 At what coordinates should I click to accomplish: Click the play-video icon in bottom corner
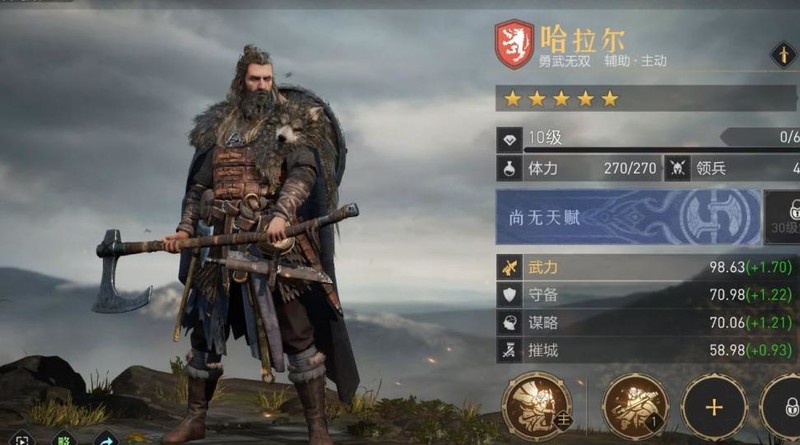tap(20, 438)
